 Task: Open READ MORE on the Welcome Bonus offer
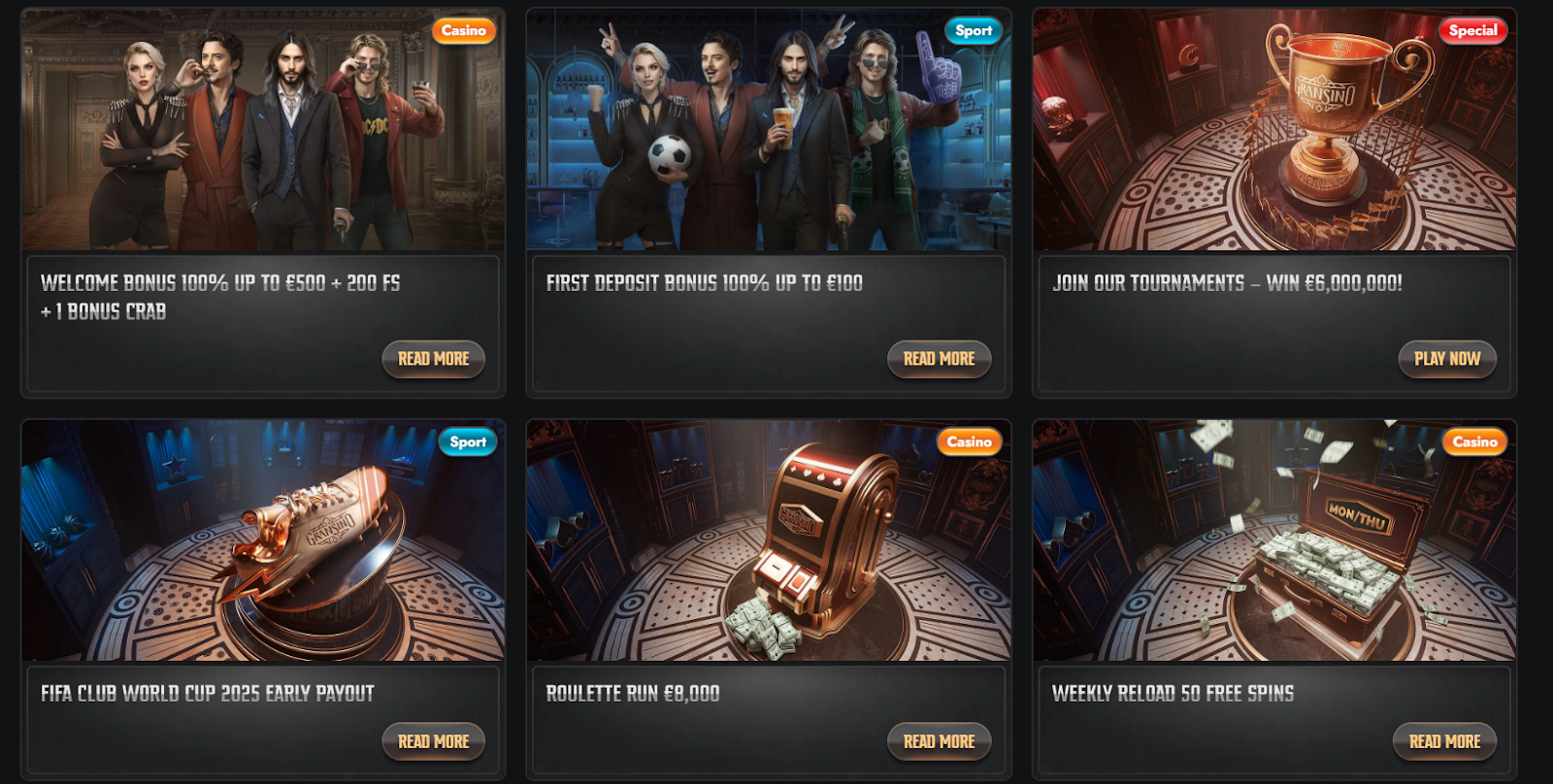[433, 359]
